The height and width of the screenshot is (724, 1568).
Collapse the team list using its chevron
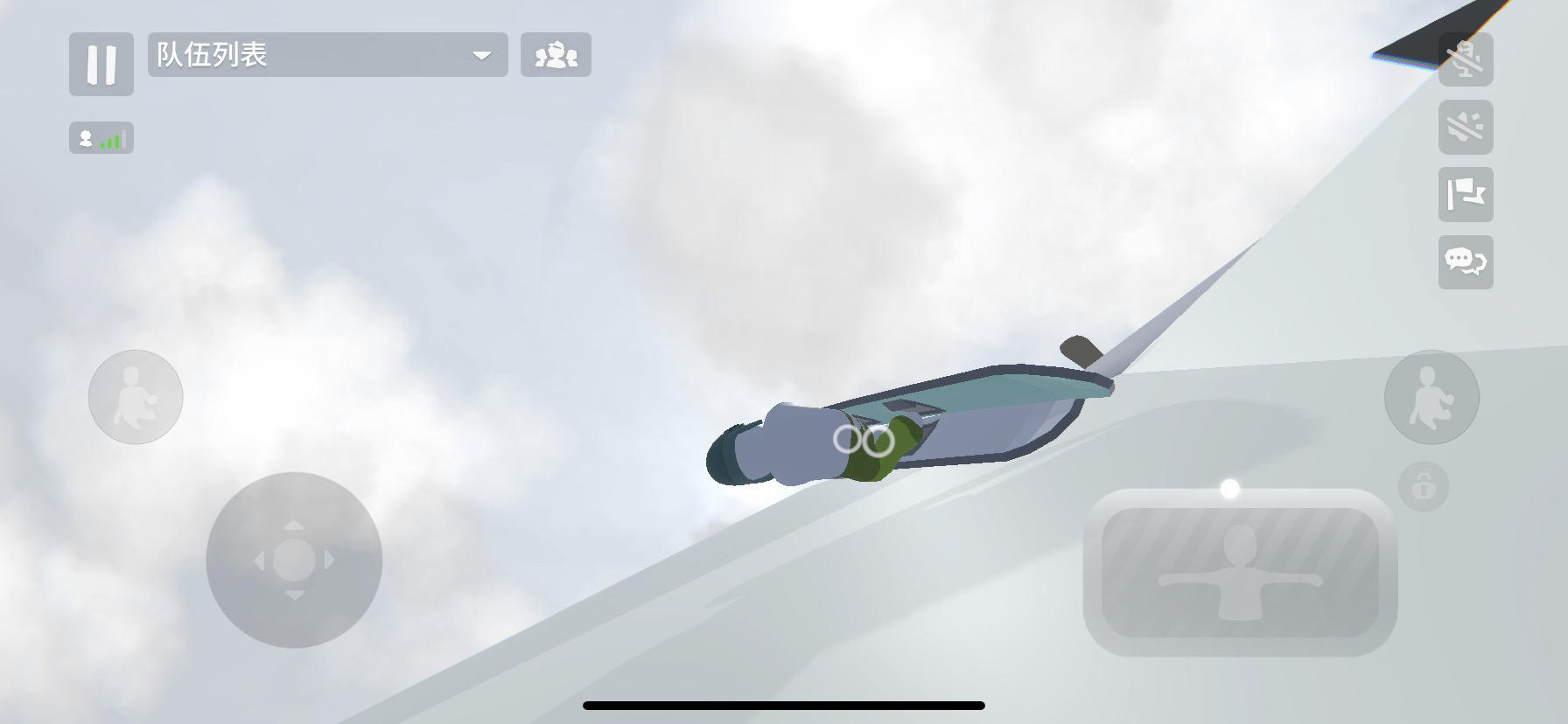tap(481, 55)
